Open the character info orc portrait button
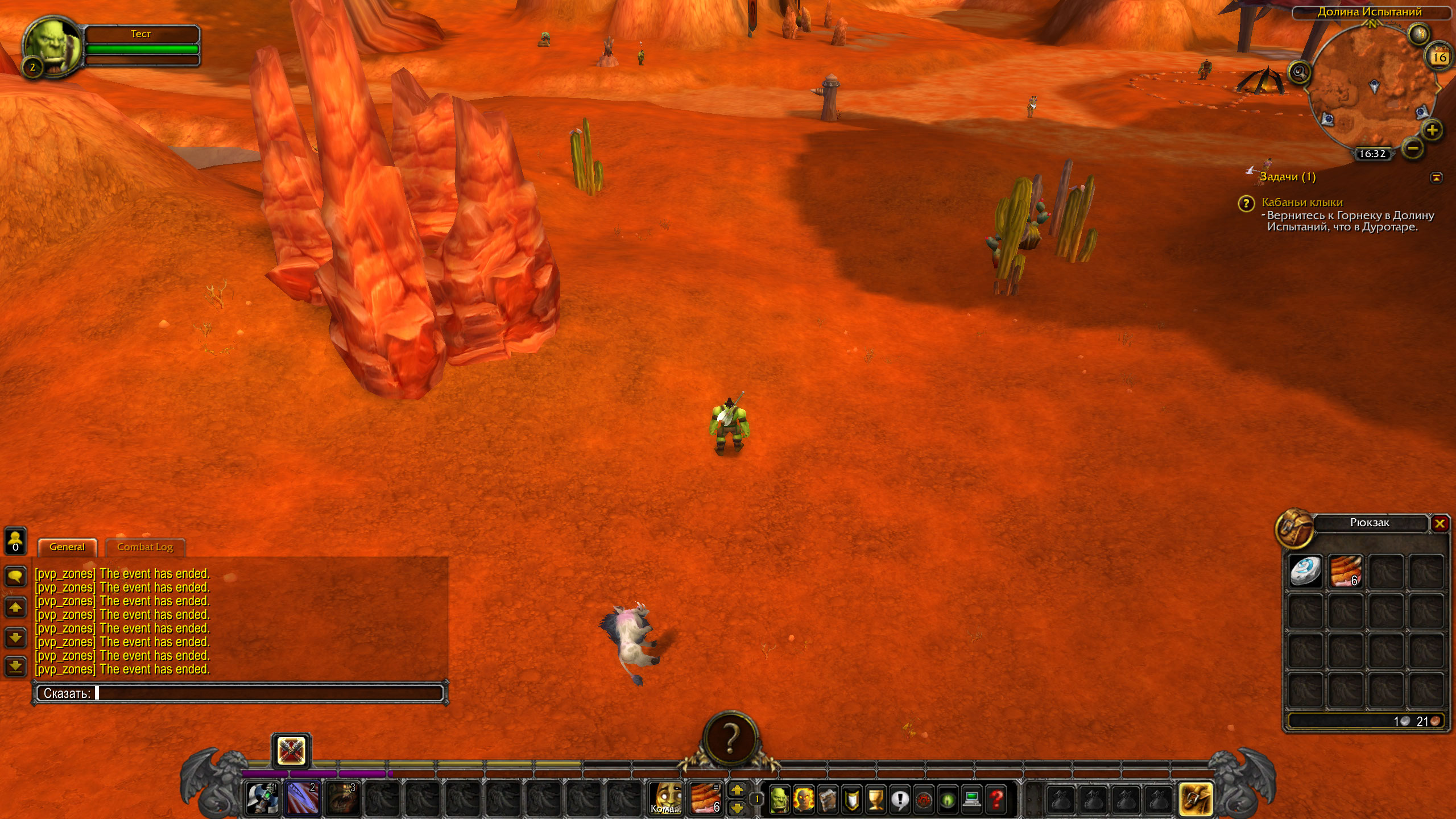 point(780,799)
